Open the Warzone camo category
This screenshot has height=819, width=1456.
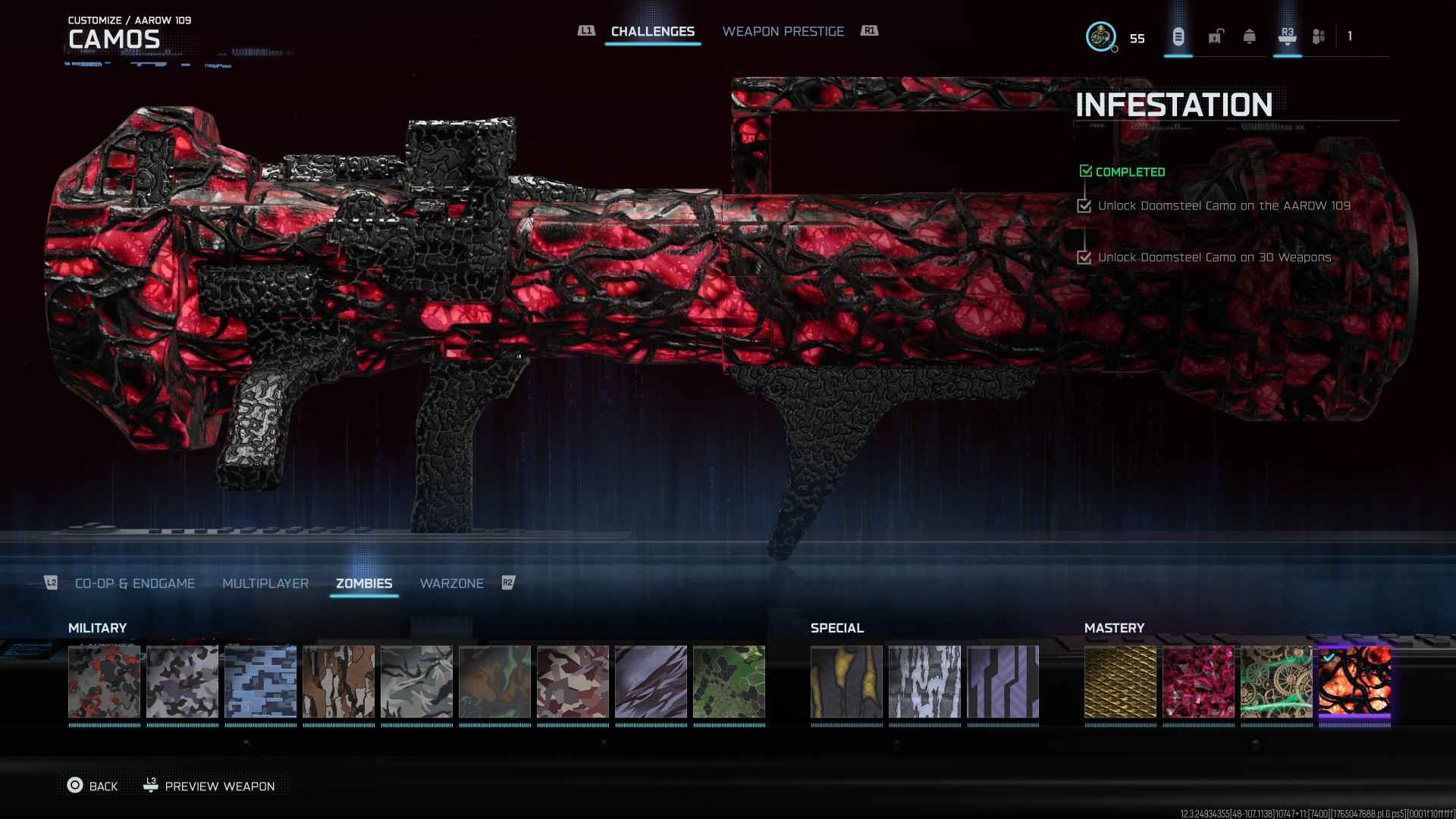451,583
